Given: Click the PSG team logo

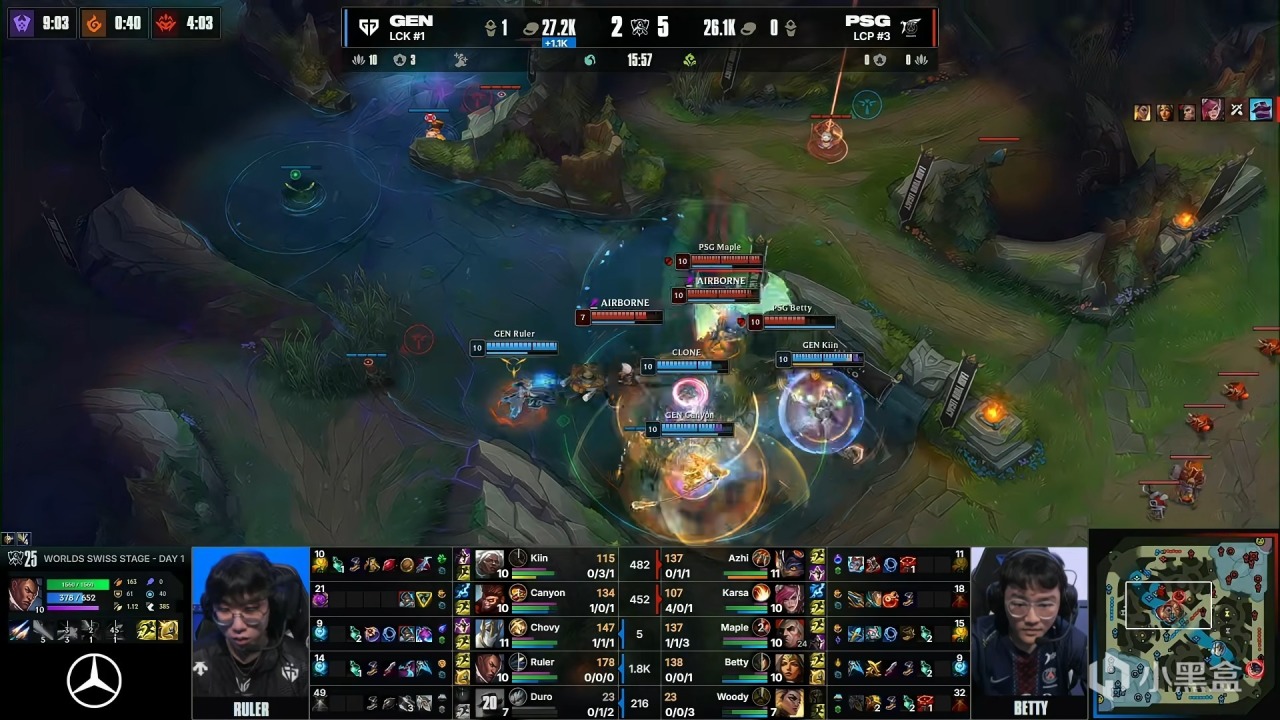Looking at the screenshot, I should pos(910,28).
